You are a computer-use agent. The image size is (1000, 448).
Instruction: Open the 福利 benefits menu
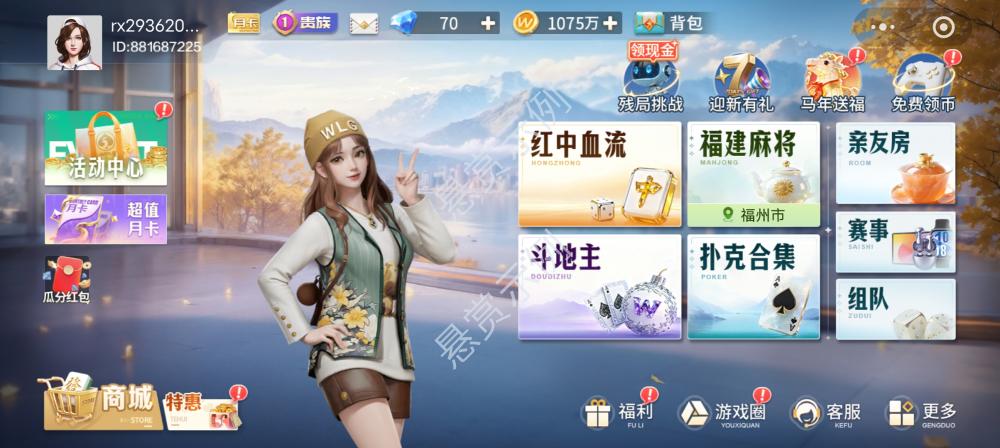[x=619, y=412]
